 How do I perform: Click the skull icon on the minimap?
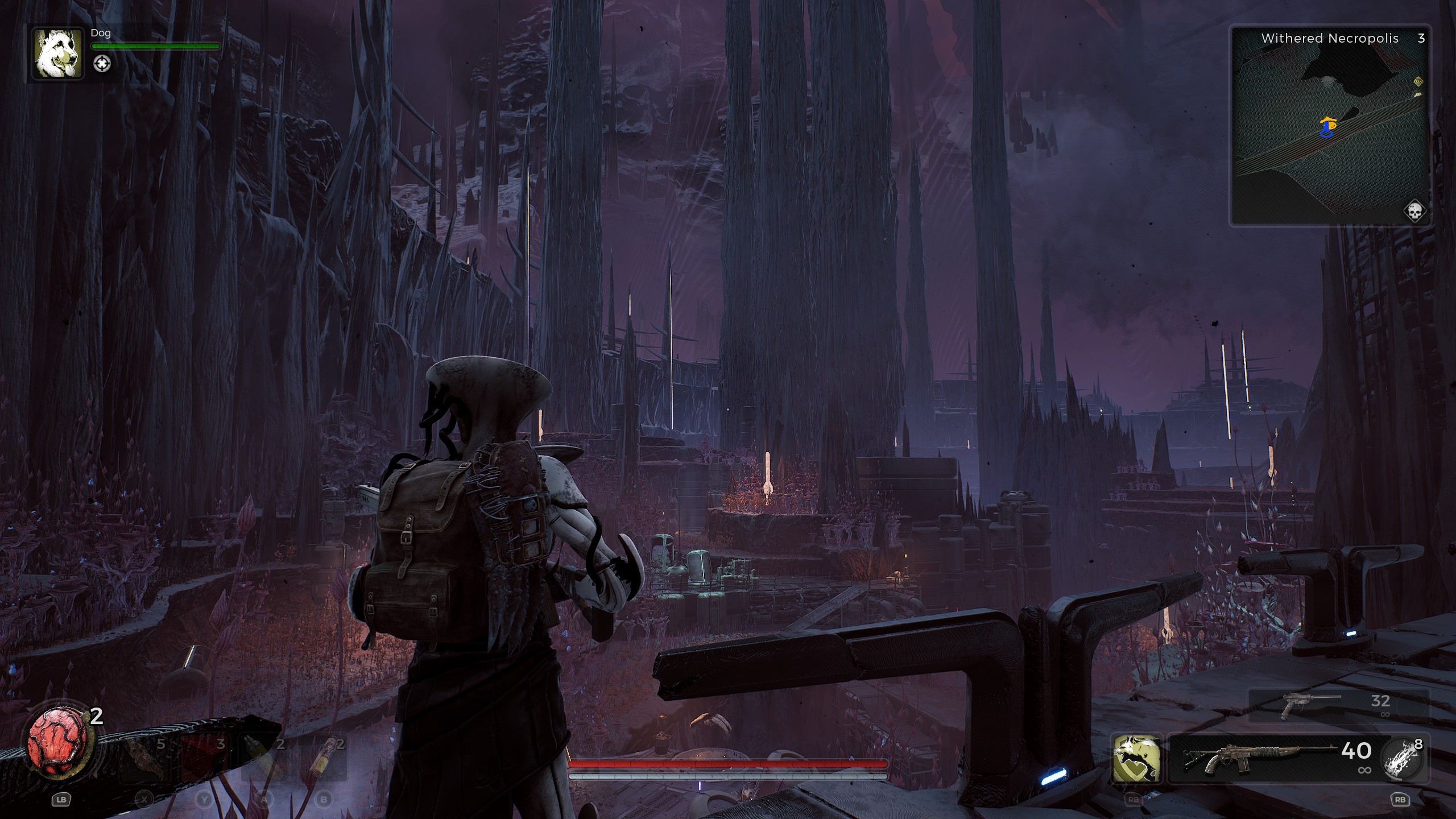point(1414,212)
